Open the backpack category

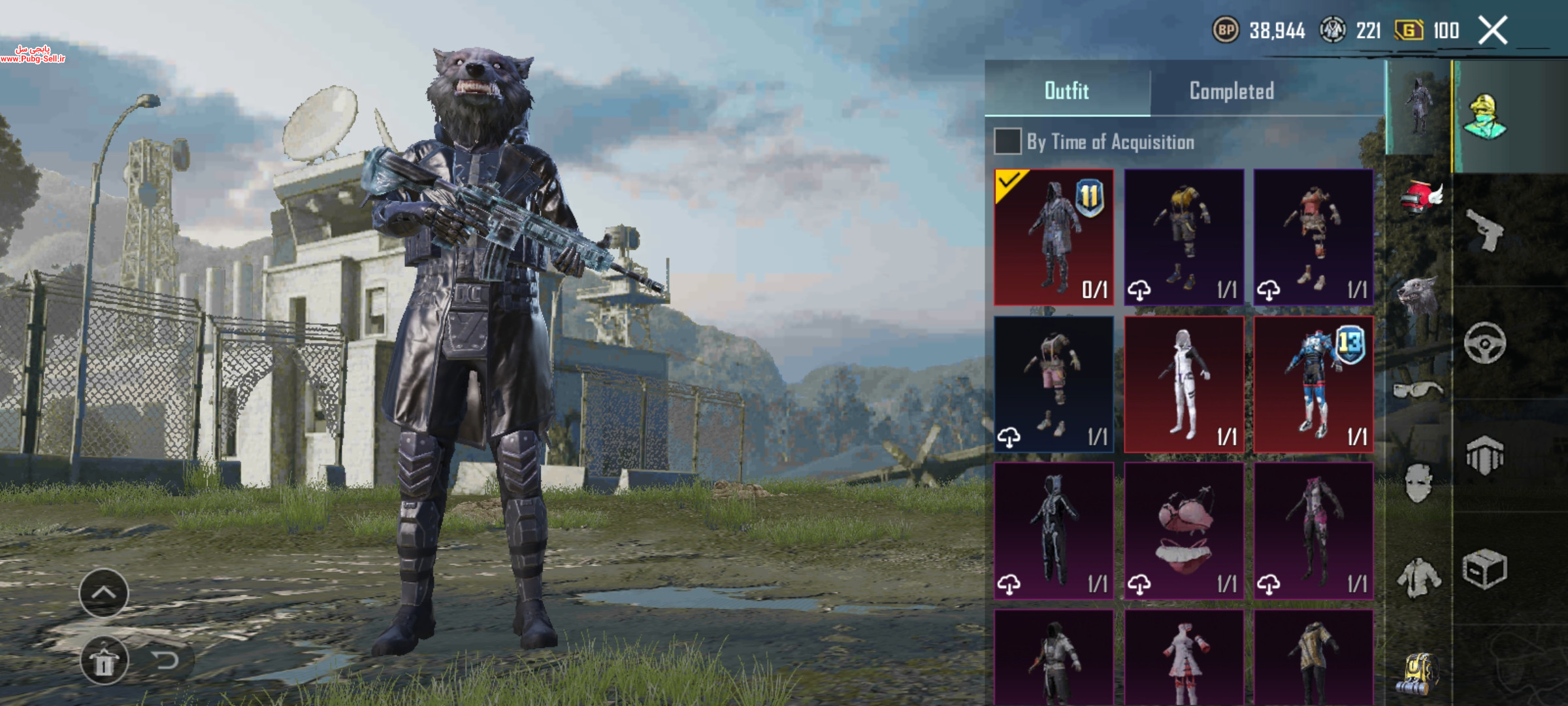[x=1418, y=673]
